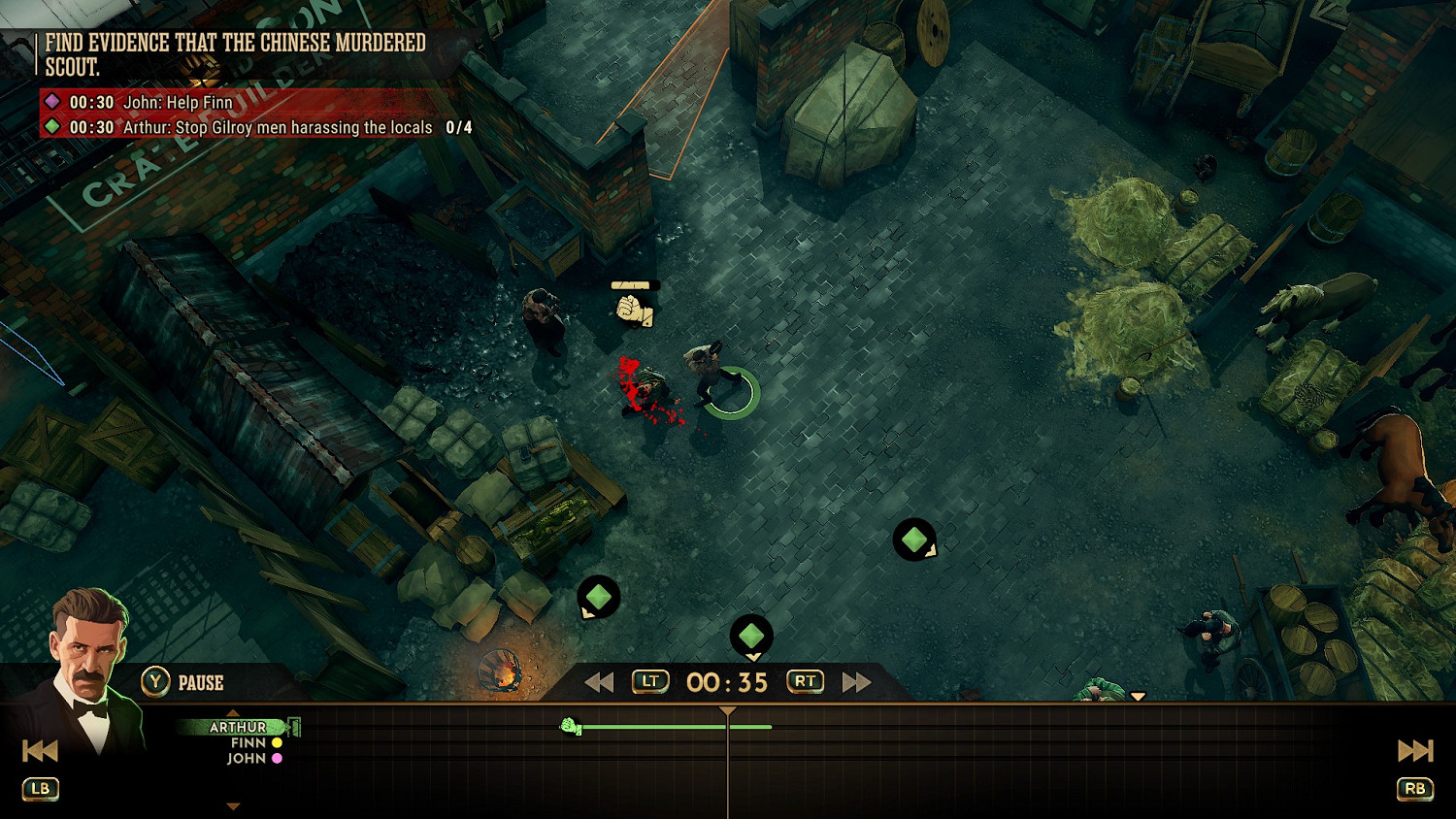Click the main objective about finding evidence

pos(235,54)
